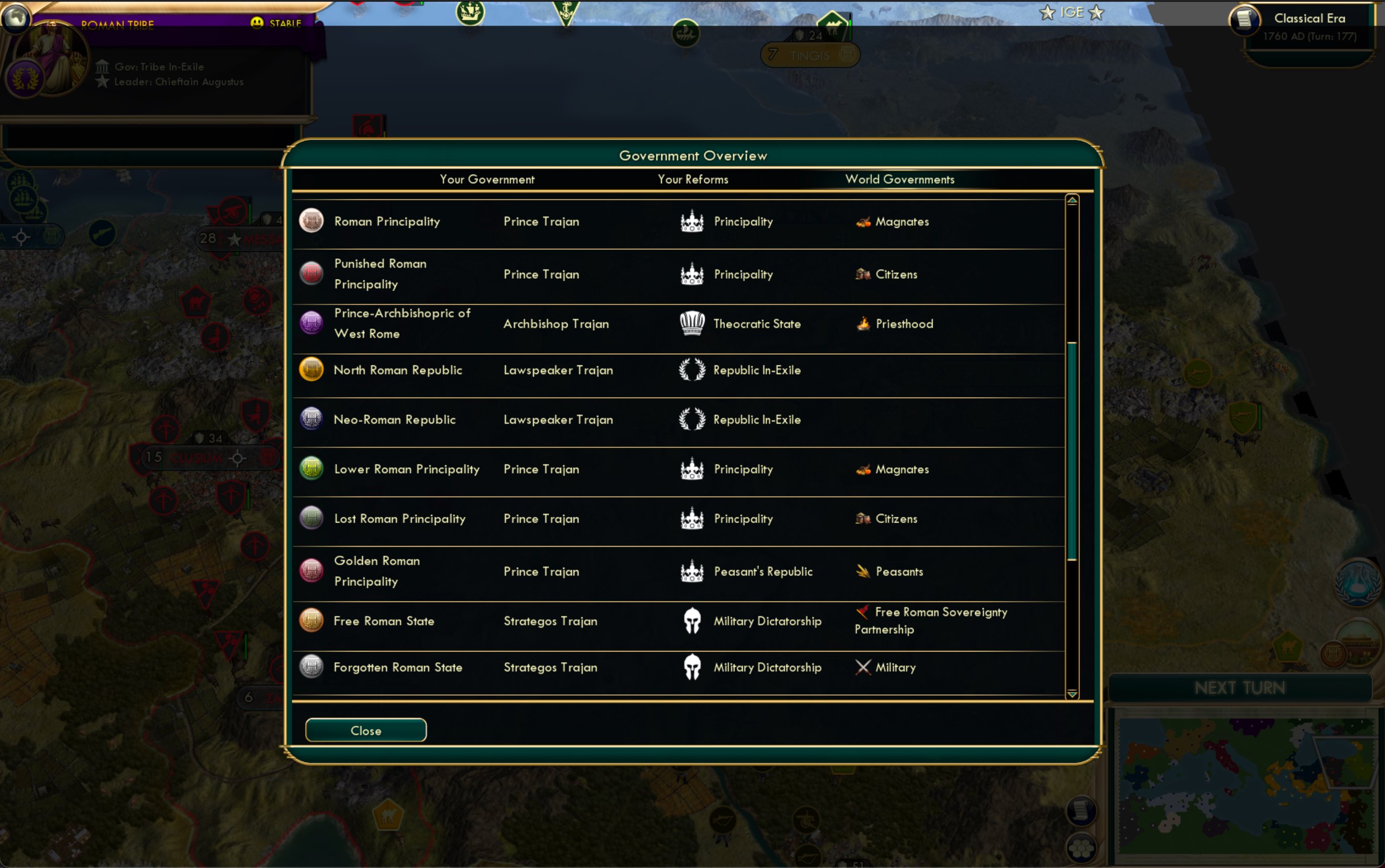The image size is (1385, 868).
Task: Click the Theocratic State mitre icon
Action: pyautogui.click(x=692, y=322)
